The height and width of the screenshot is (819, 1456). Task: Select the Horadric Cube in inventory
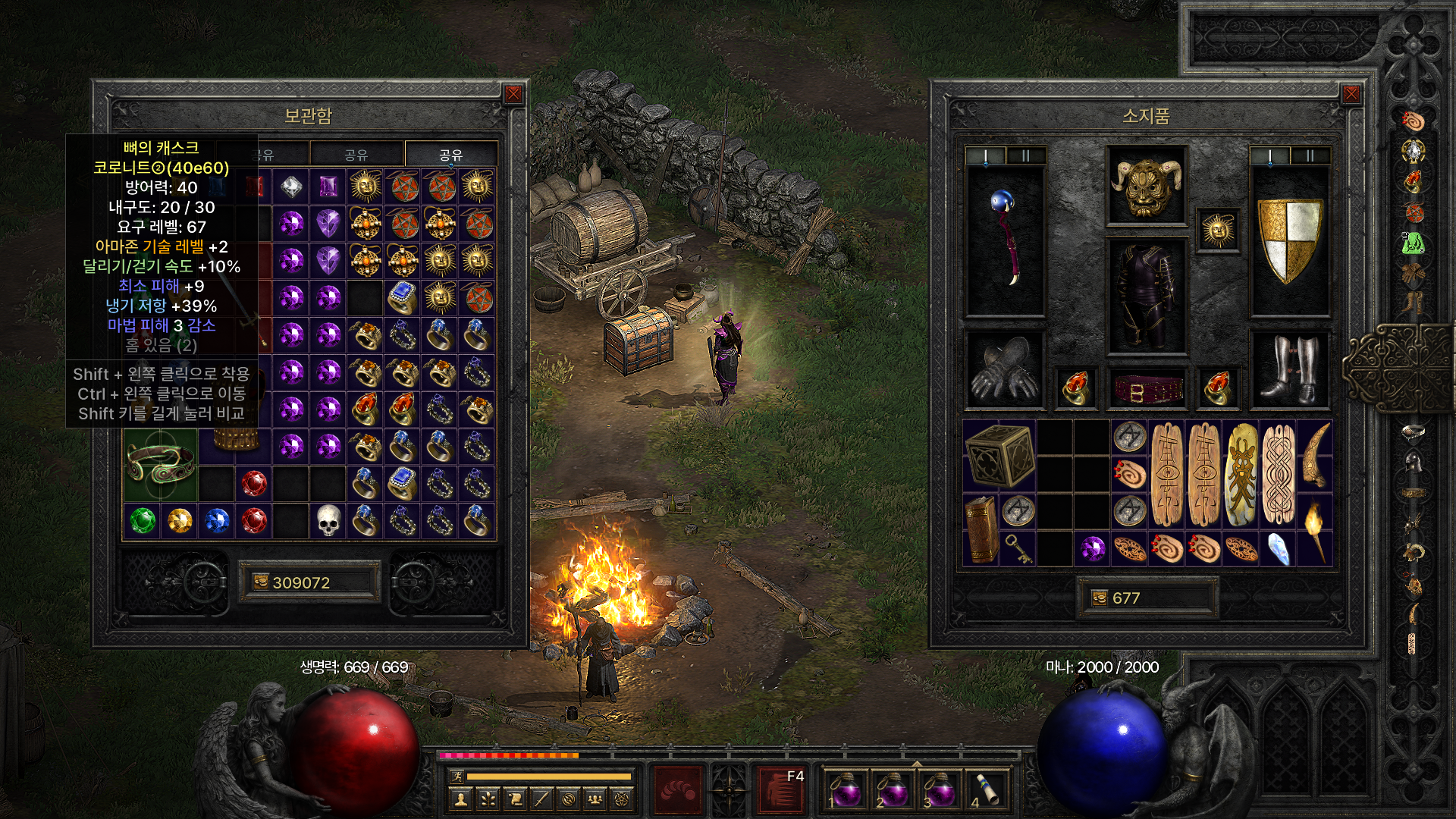pos(999,455)
